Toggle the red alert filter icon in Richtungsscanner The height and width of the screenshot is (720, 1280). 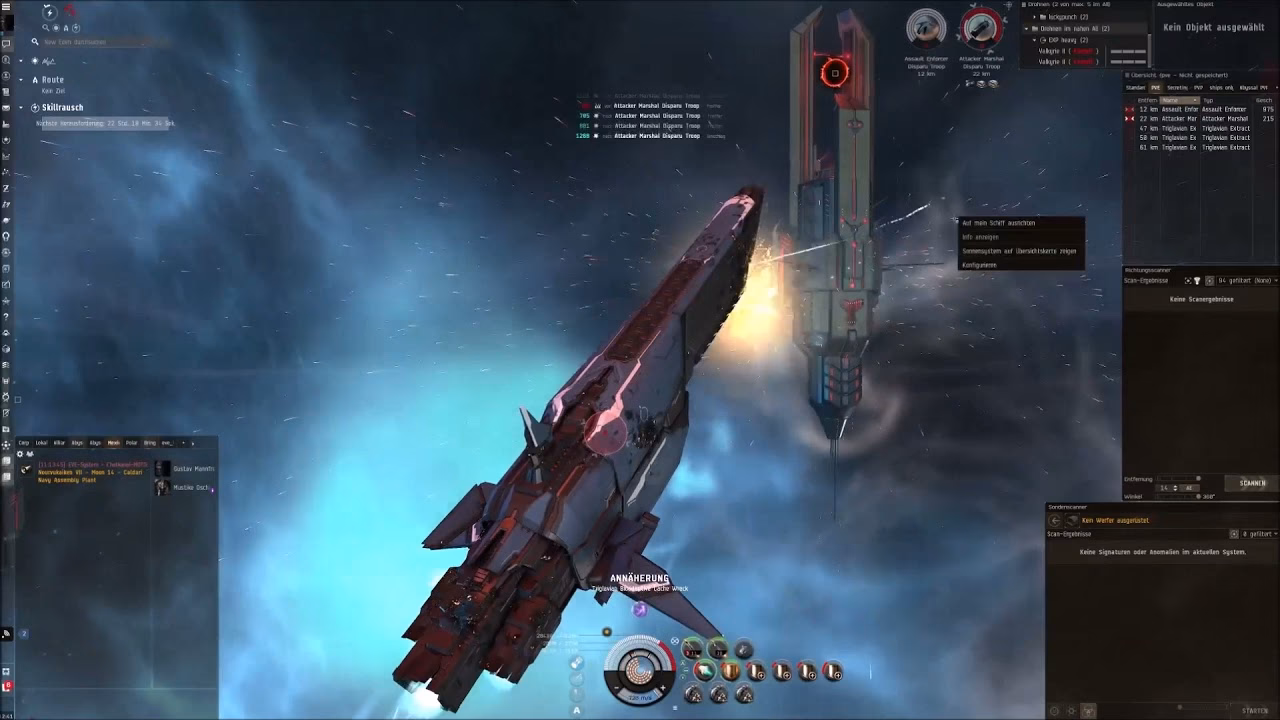[x=1197, y=281]
